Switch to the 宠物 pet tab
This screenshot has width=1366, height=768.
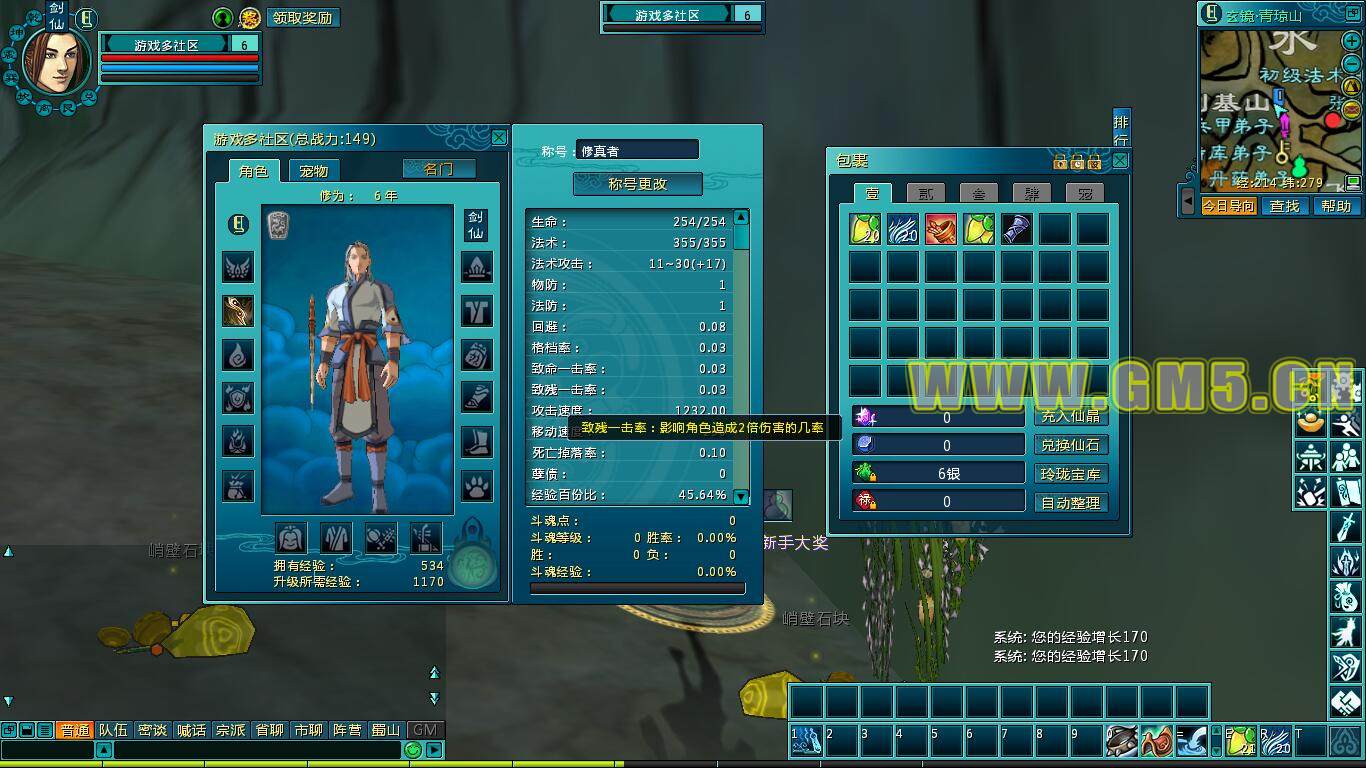[314, 171]
